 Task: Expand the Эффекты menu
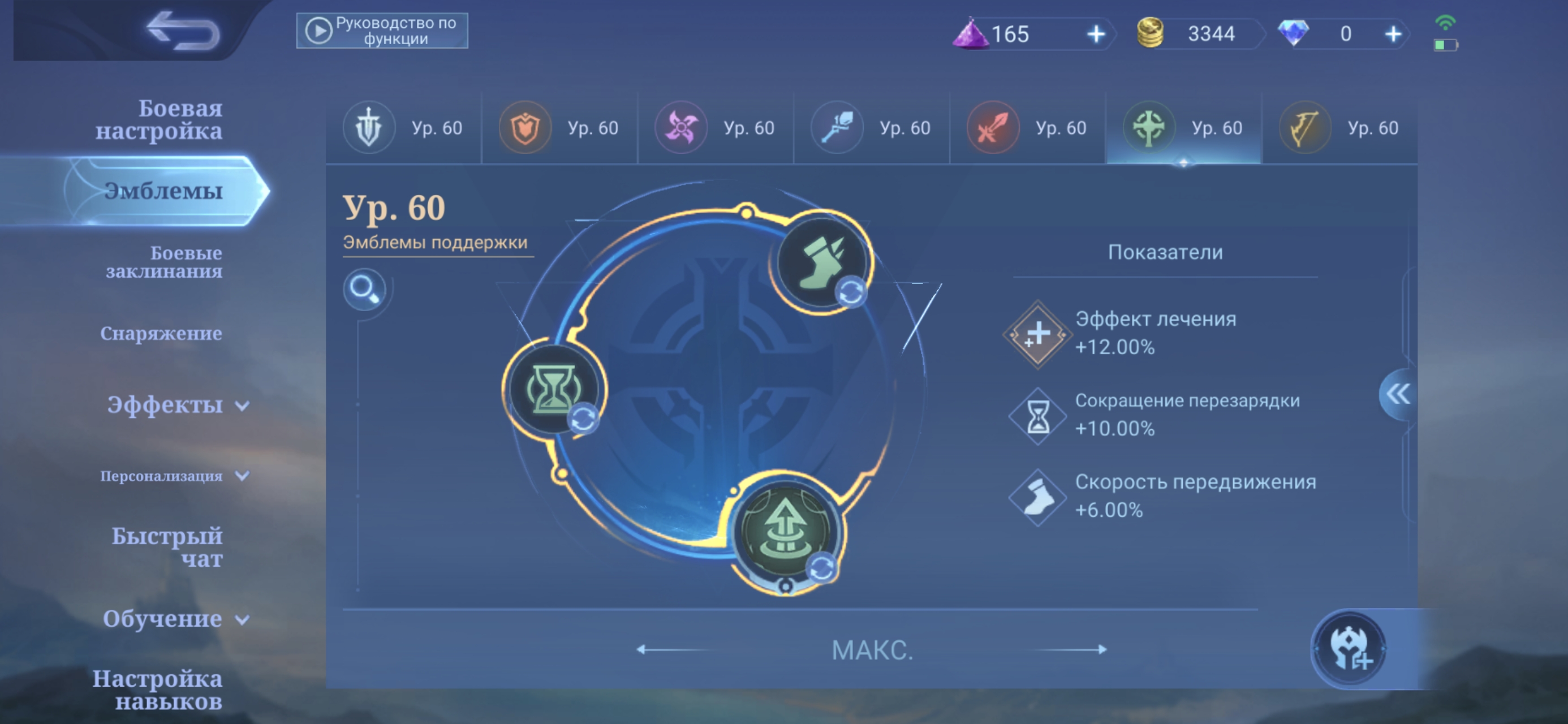coord(178,405)
